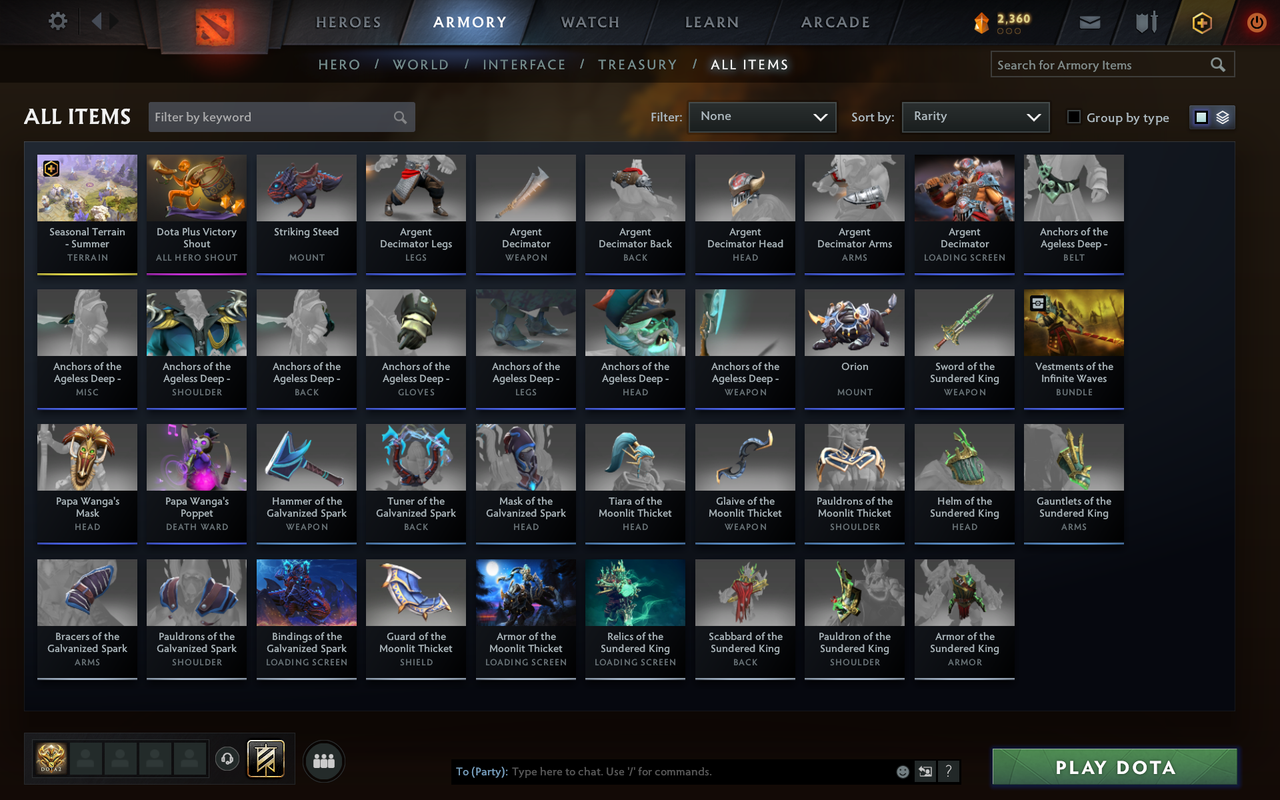1280x800 pixels.
Task: Open the settings gear icon
Action: point(57,21)
